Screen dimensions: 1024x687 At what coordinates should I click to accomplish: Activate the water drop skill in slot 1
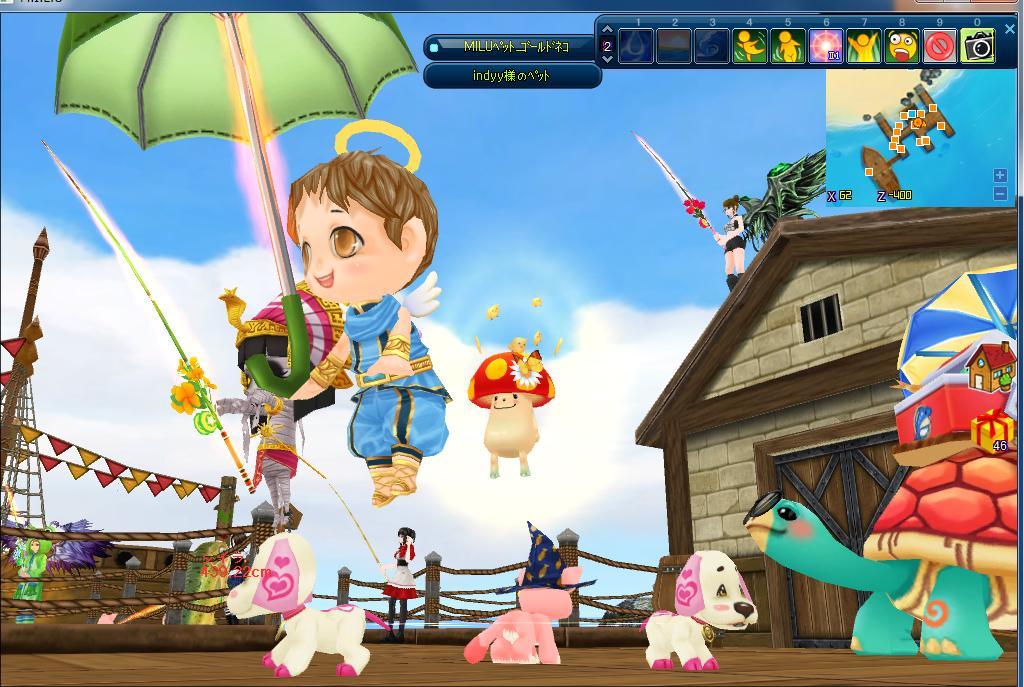tap(636, 46)
